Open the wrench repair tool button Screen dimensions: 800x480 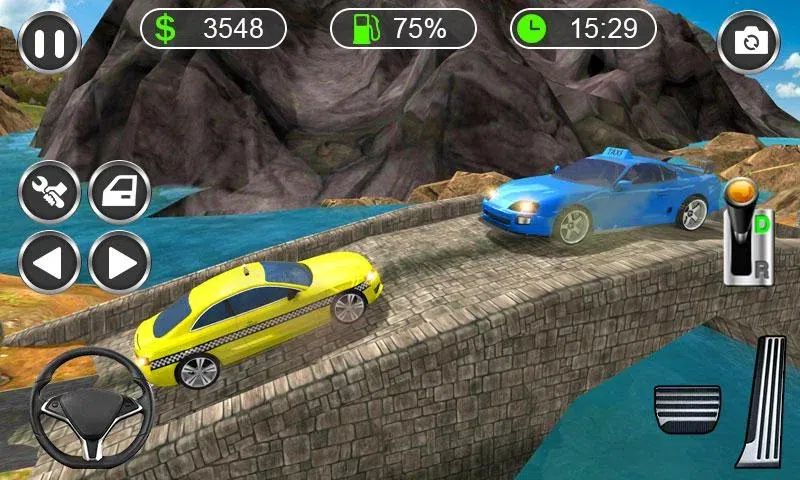(49, 191)
